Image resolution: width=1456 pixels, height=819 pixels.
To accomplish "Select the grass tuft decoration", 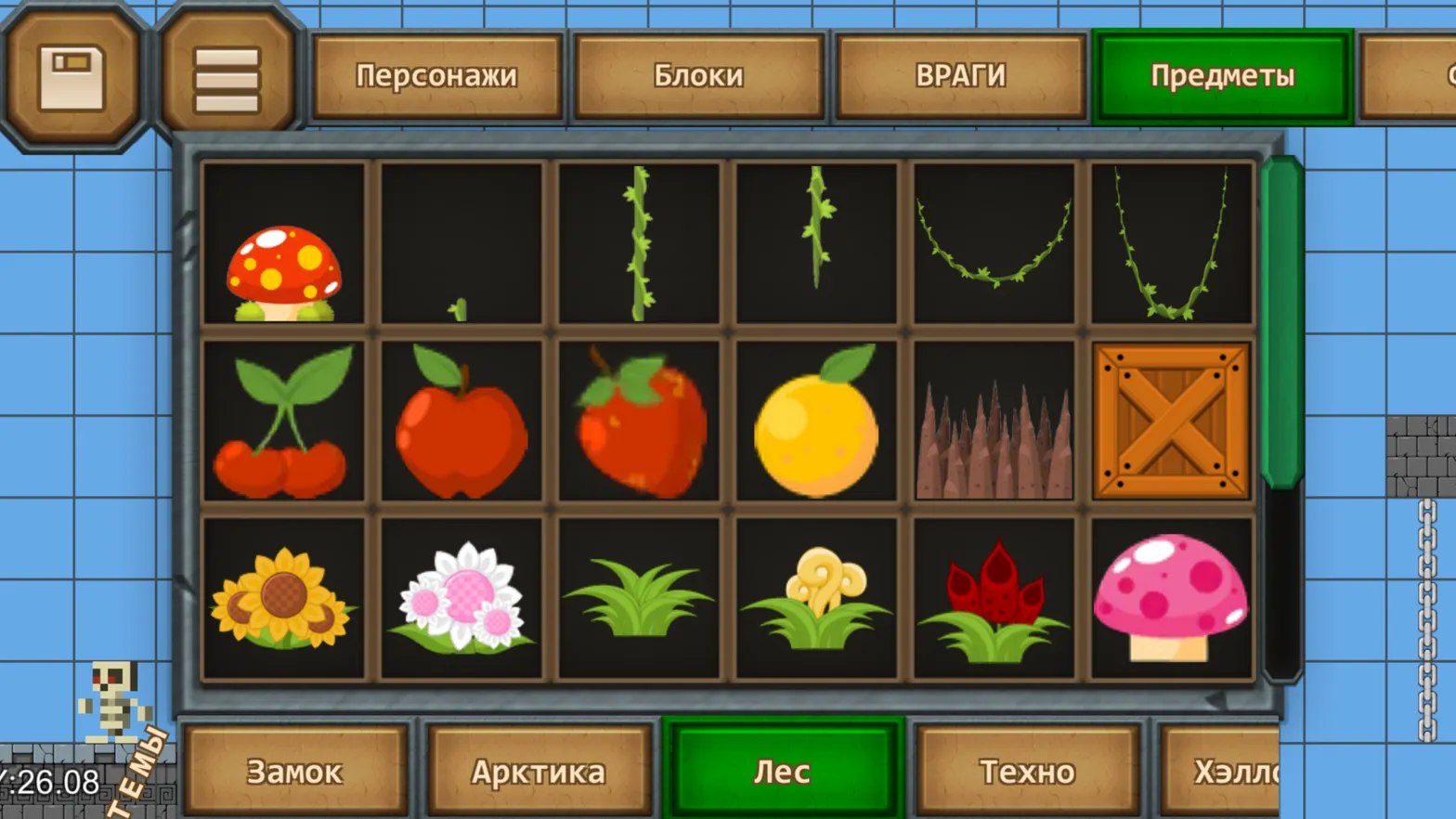I will coord(639,604).
